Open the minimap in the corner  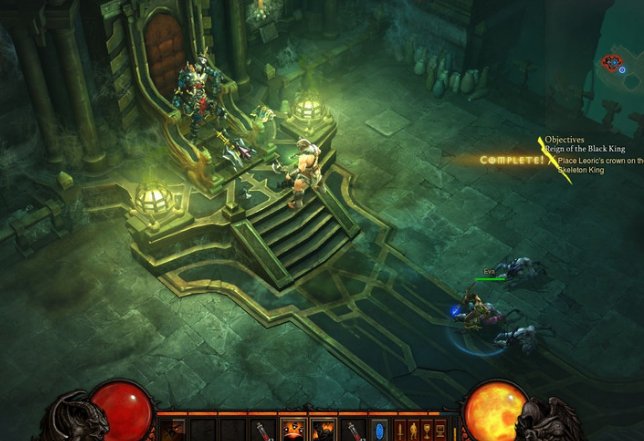pyautogui.click(x=611, y=63)
